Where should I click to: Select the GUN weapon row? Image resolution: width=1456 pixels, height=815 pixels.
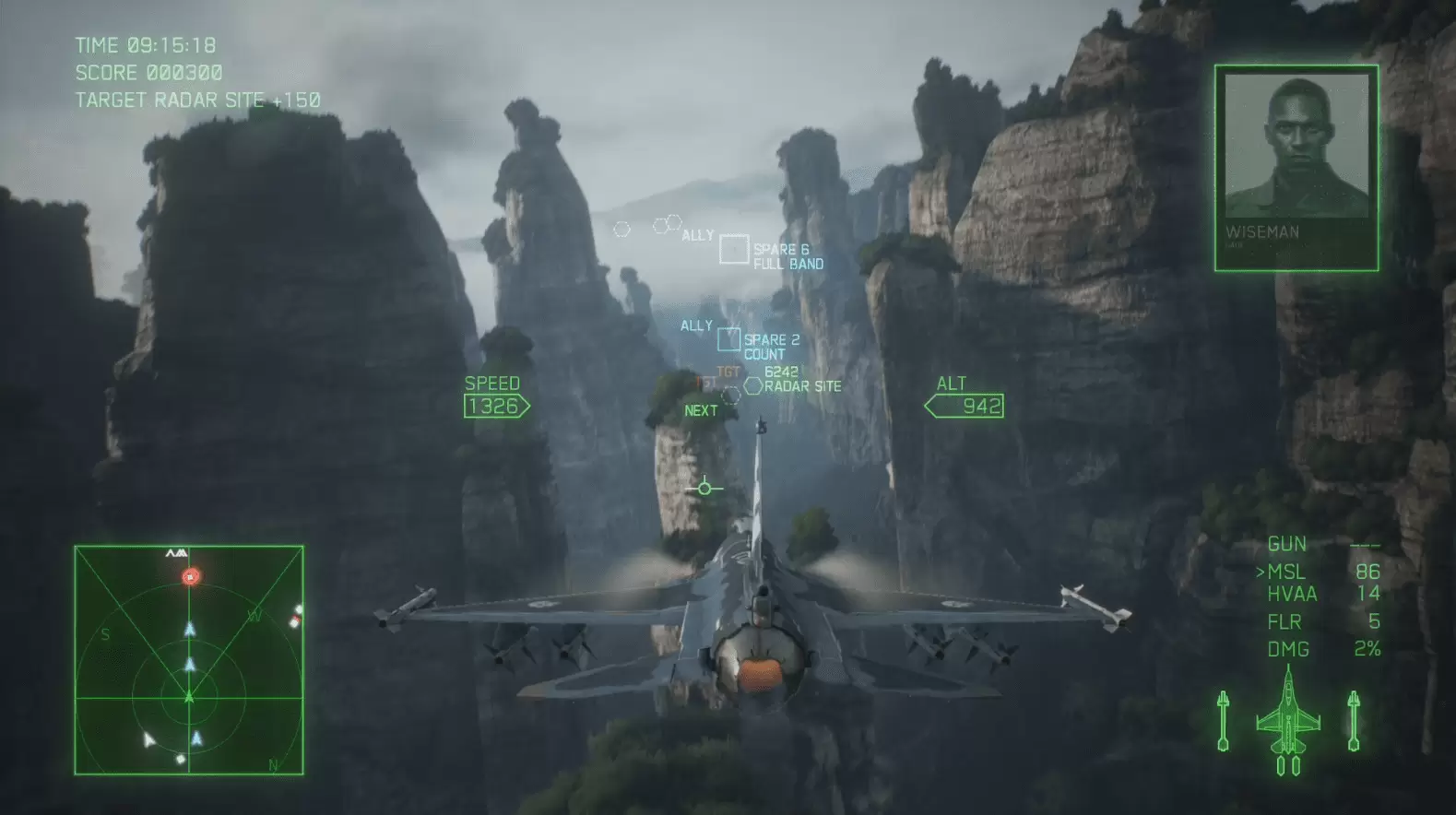[x=1286, y=544]
